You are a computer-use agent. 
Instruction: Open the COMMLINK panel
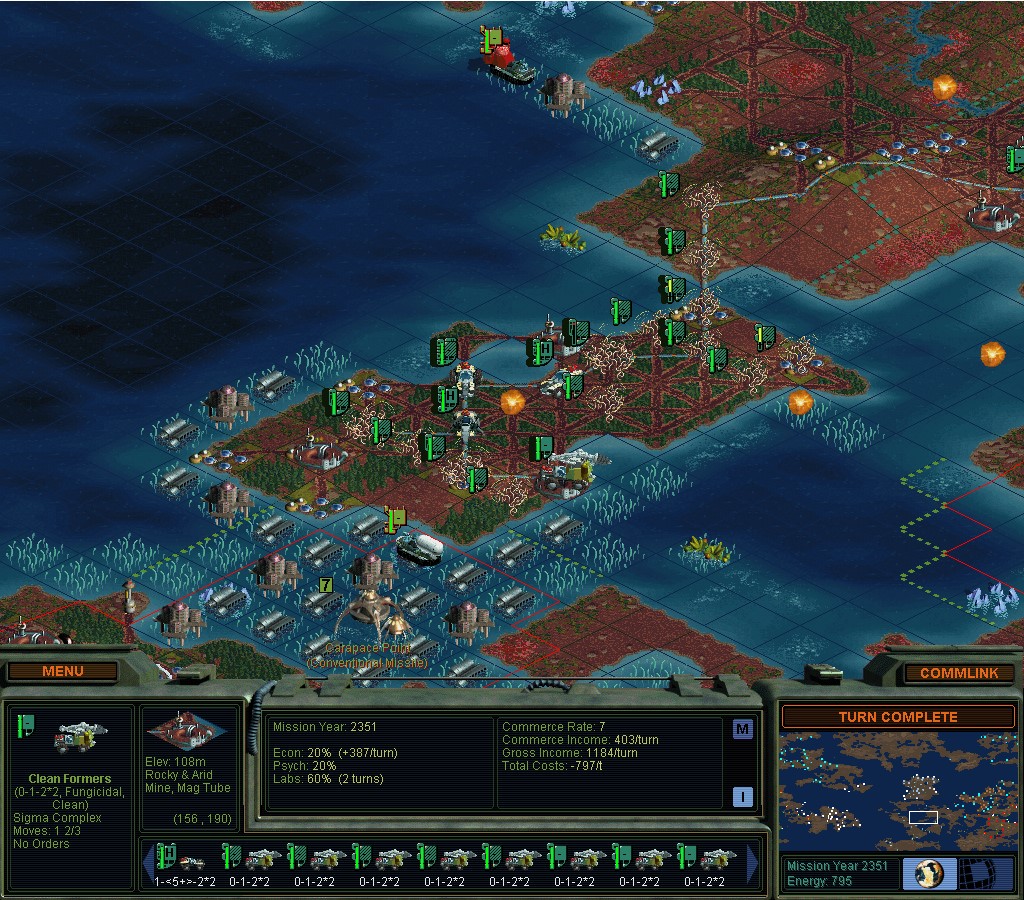958,673
